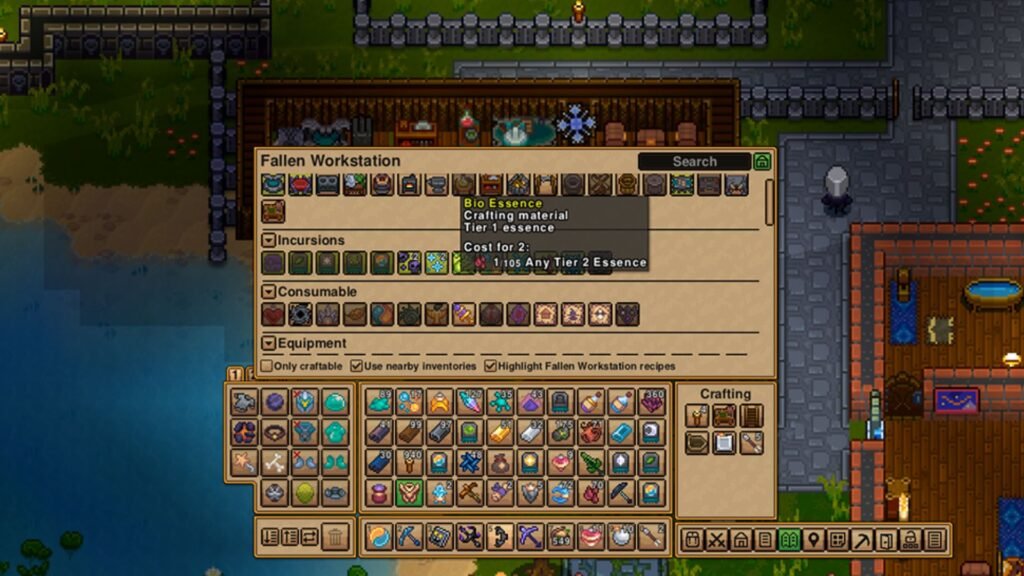
Task: Select the purple crystal stack of 360
Action: coord(651,402)
